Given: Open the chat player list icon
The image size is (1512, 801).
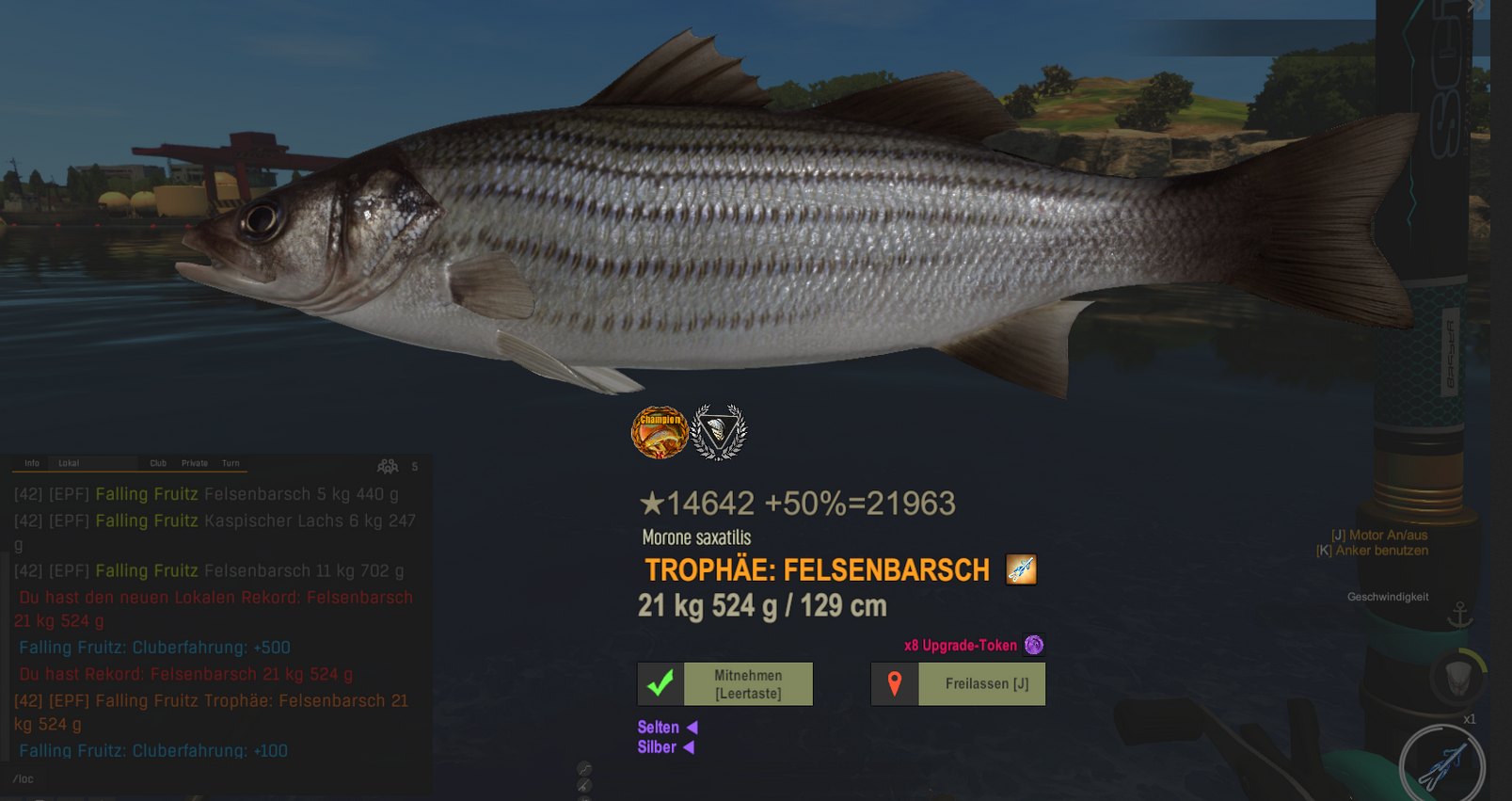Looking at the screenshot, I should (x=388, y=466).
